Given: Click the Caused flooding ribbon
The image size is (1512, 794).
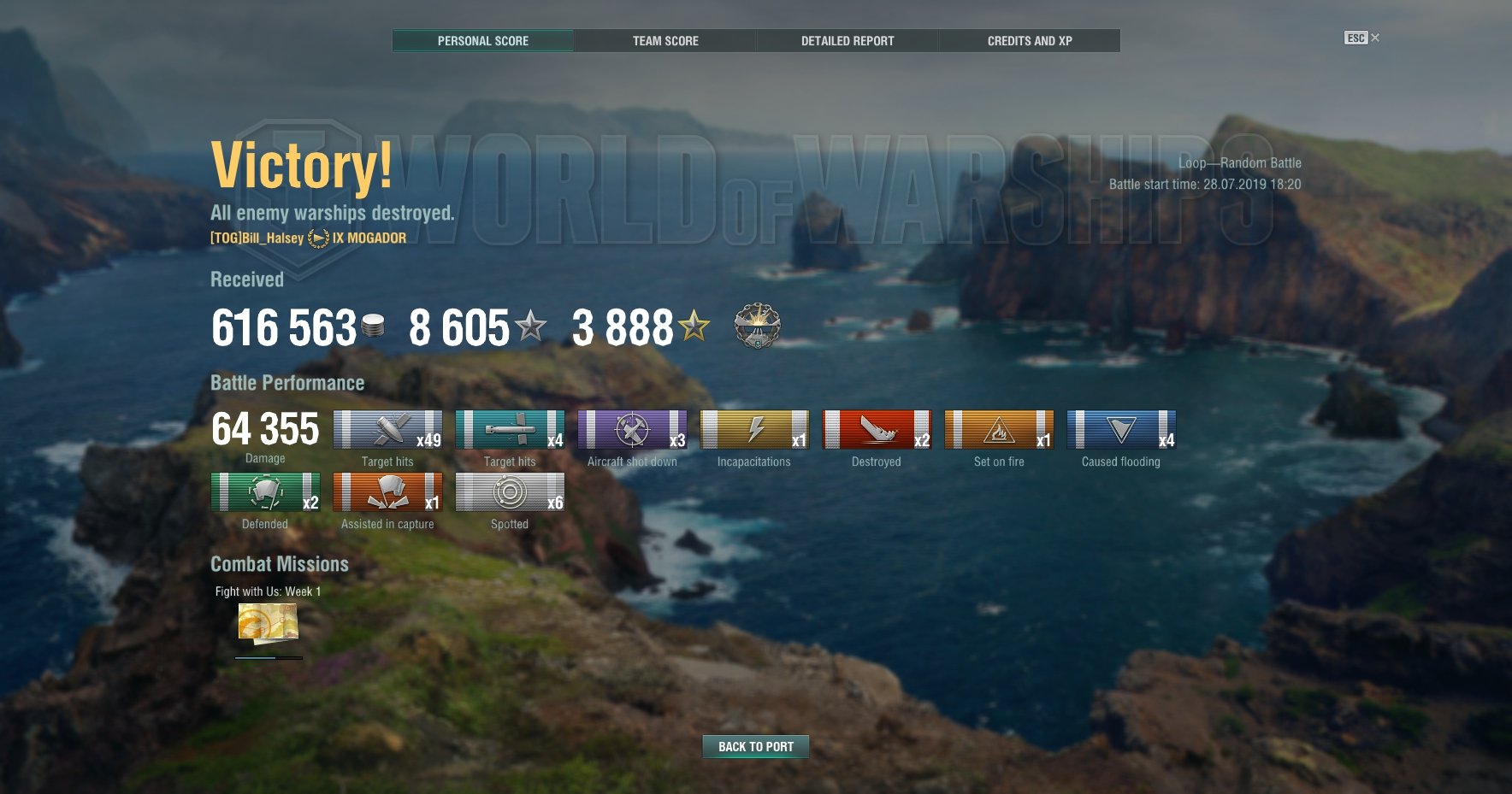Looking at the screenshot, I should [1121, 430].
